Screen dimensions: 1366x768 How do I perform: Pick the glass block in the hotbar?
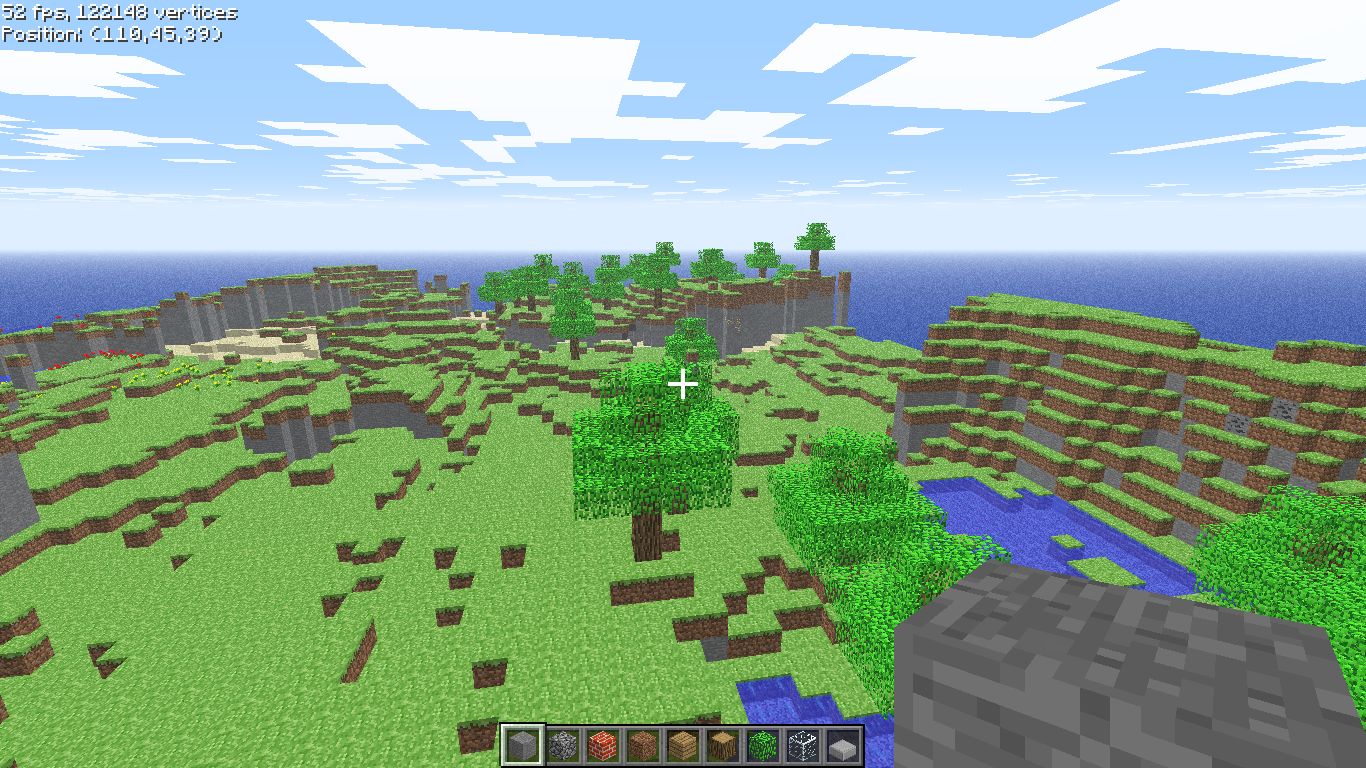coord(802,745)
